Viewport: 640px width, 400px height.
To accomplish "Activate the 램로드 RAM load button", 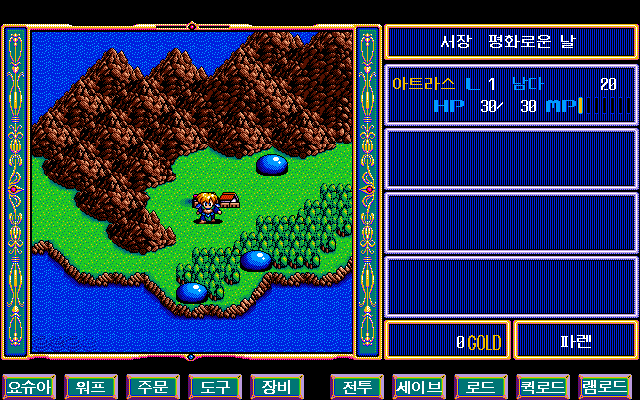I will (604, 387).
